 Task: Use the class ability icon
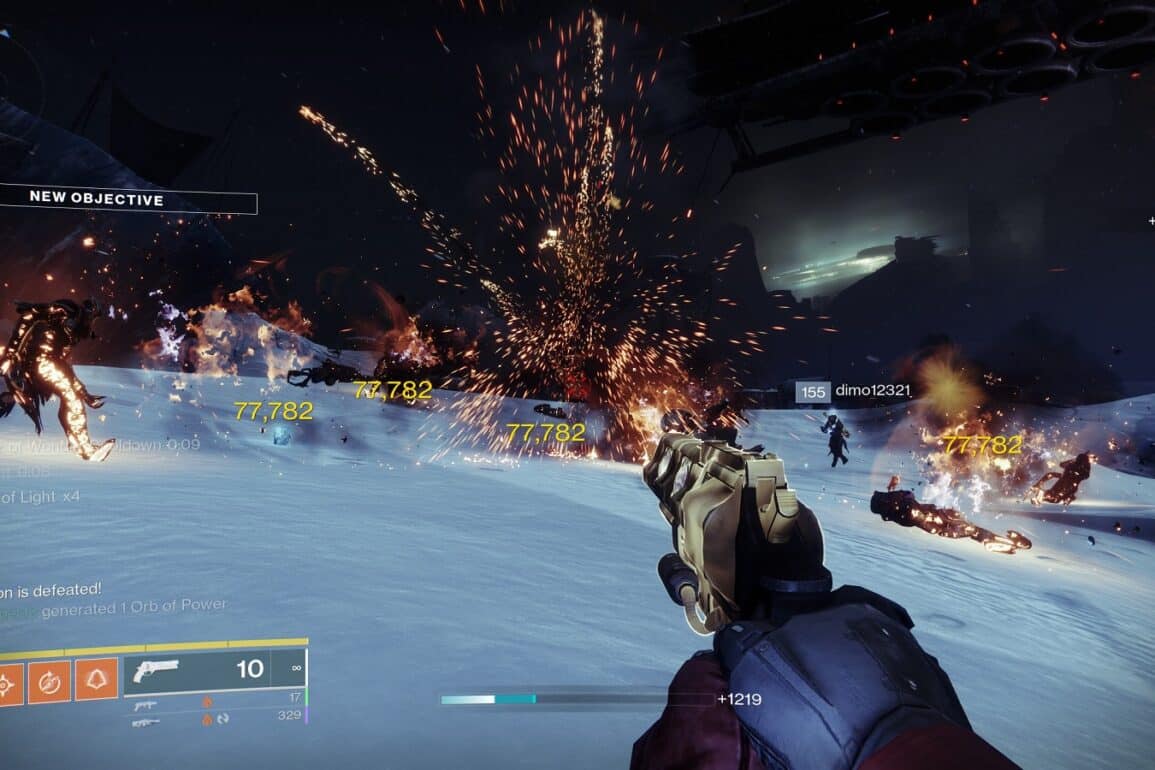pyautogui.click(x=97, y=680)
